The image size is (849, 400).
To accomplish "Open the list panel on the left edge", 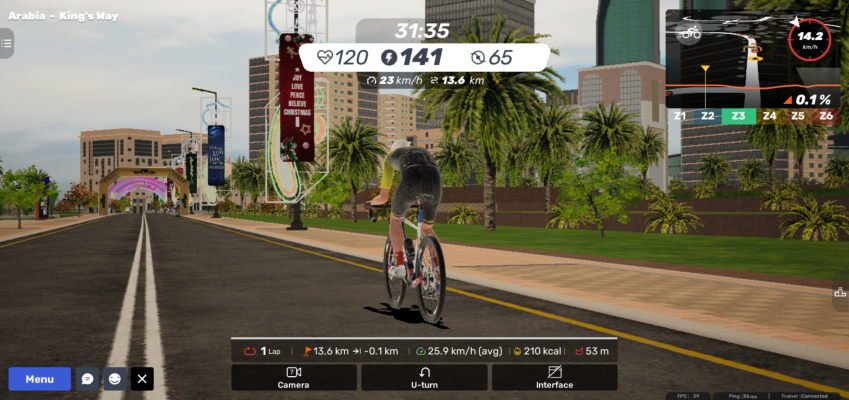I will point(6,42).
